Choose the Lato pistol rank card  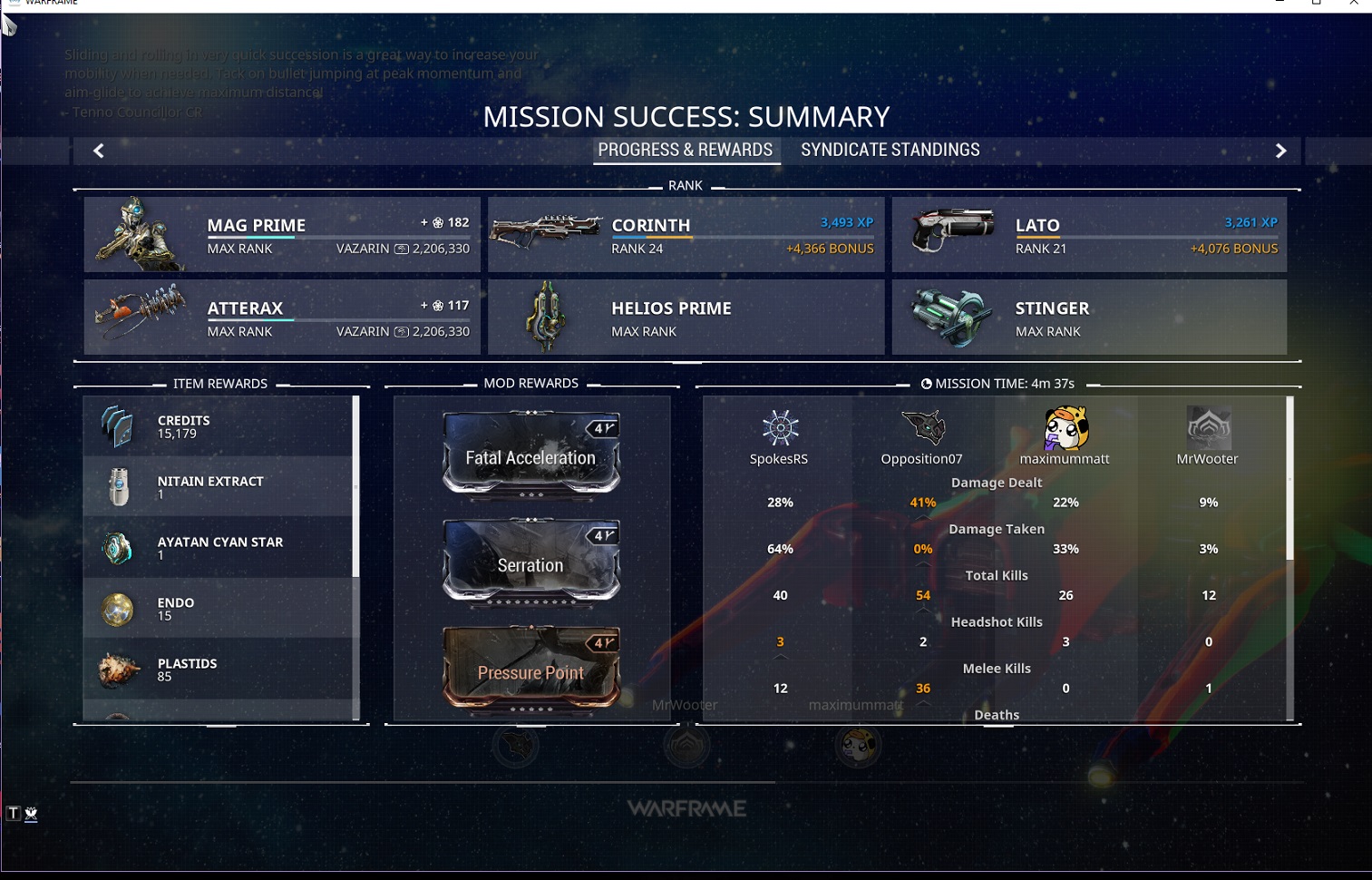pos(1089,235)
